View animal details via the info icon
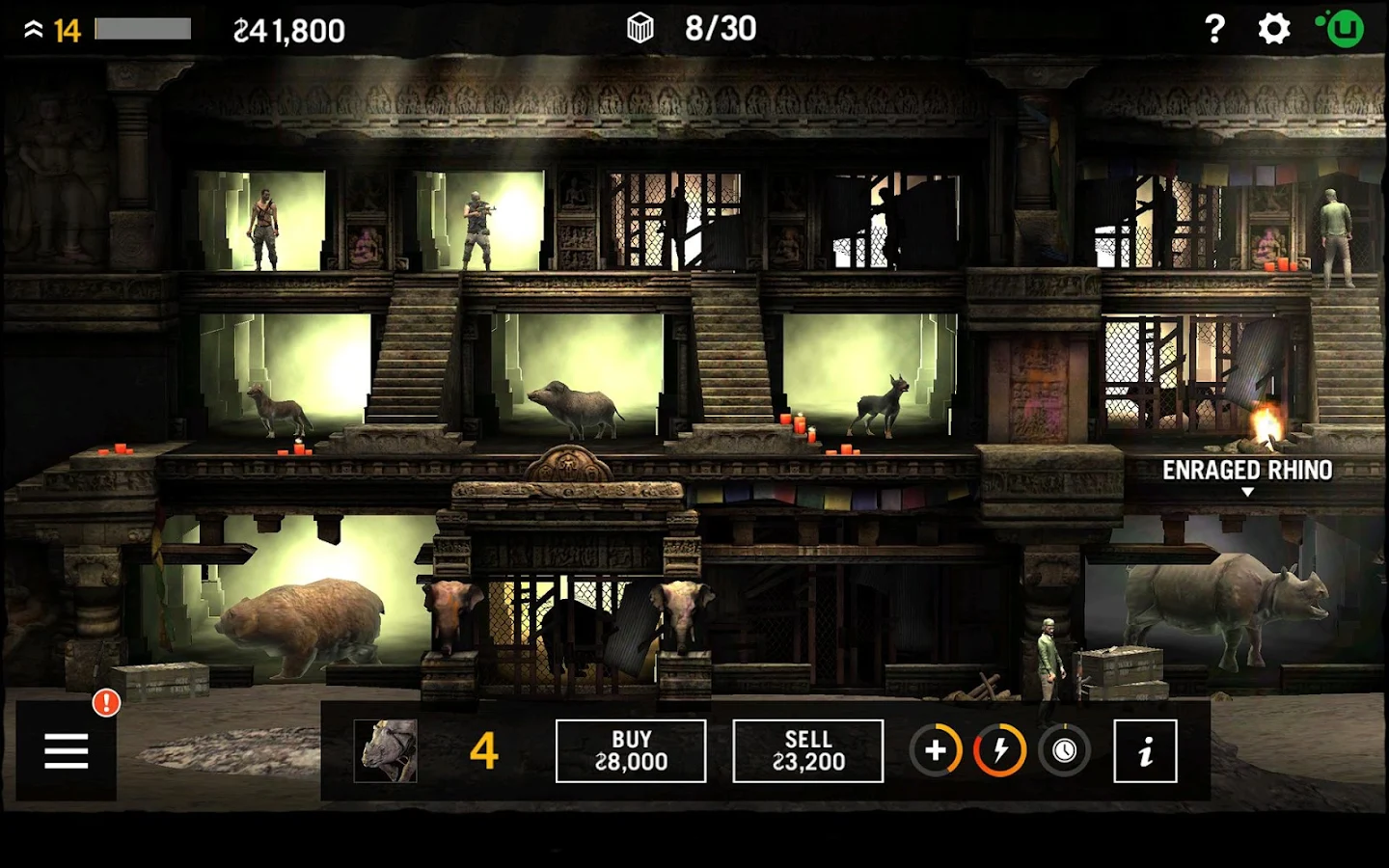 pos(1146,750)
